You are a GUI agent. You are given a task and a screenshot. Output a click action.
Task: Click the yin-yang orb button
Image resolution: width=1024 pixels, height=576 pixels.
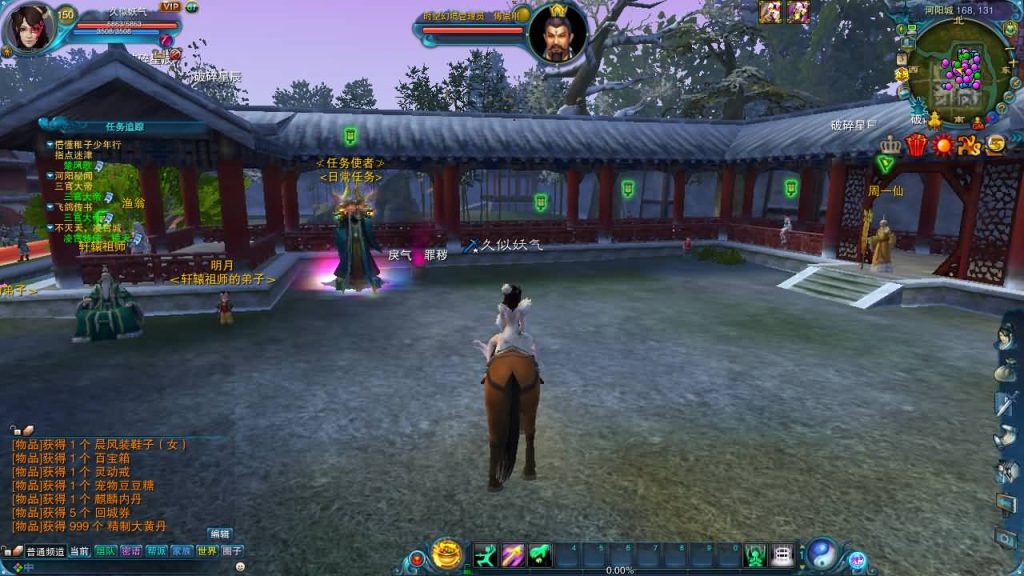pos(822,553)
